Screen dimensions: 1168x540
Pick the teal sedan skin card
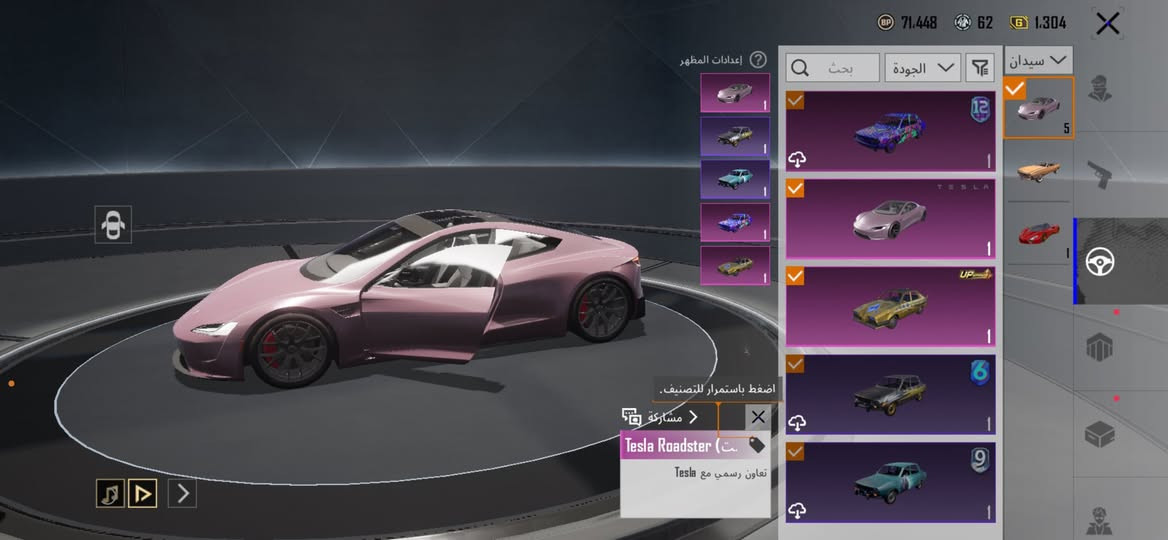[890, 482]
